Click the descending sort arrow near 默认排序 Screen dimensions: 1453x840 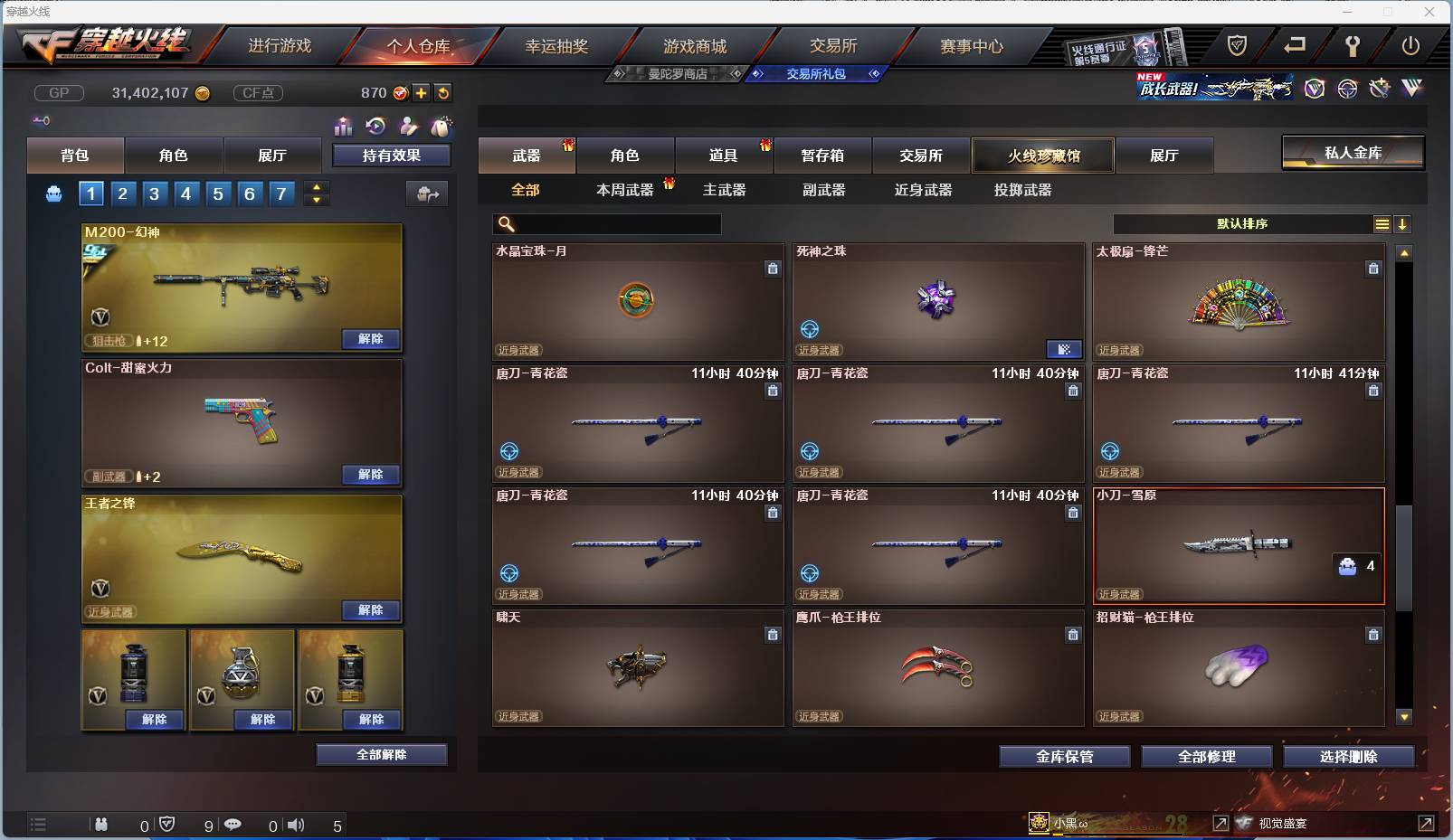pyautogui.click(x=1403, y=224)
